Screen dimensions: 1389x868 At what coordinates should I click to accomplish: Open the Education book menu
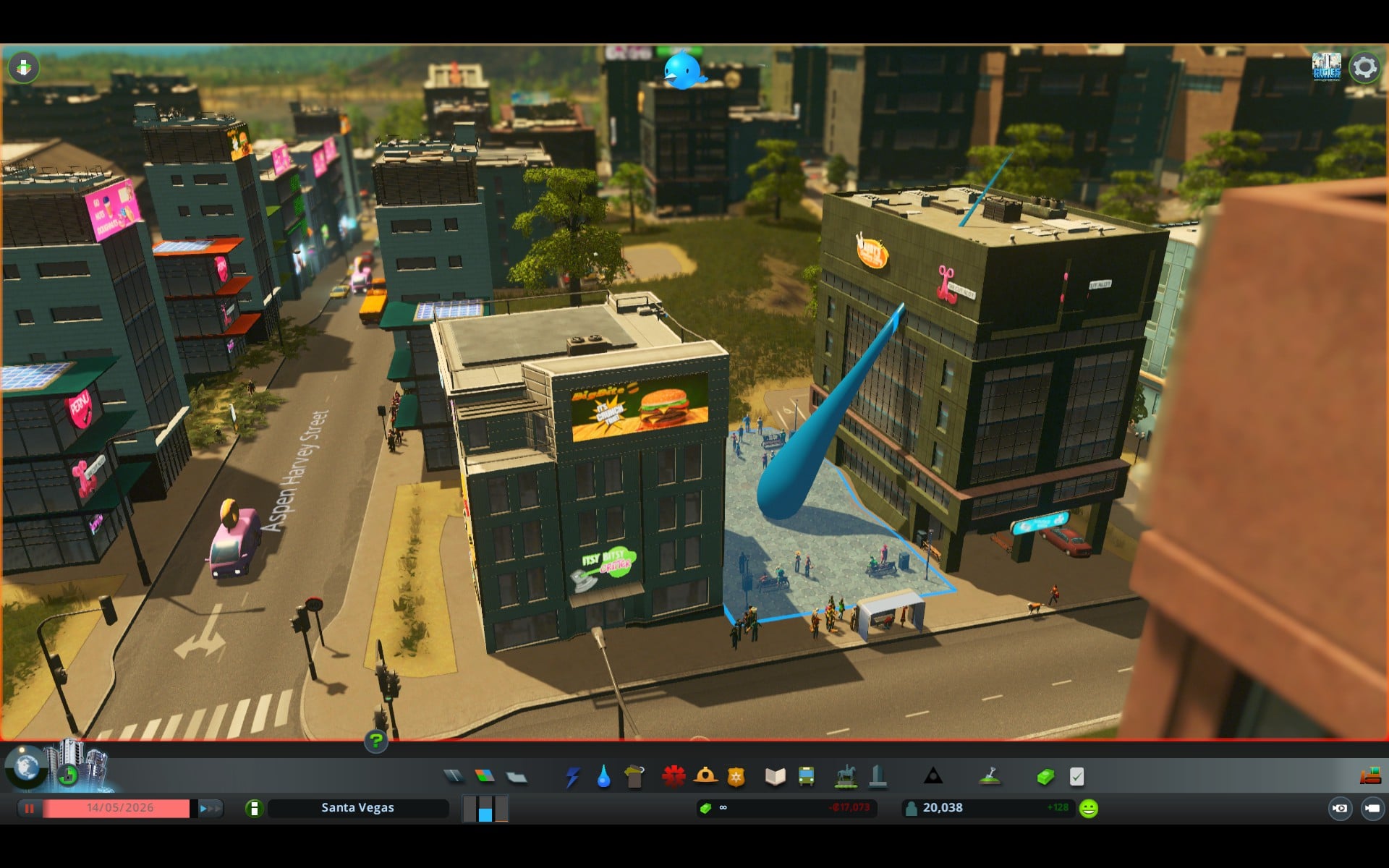(x=775, y=777)
